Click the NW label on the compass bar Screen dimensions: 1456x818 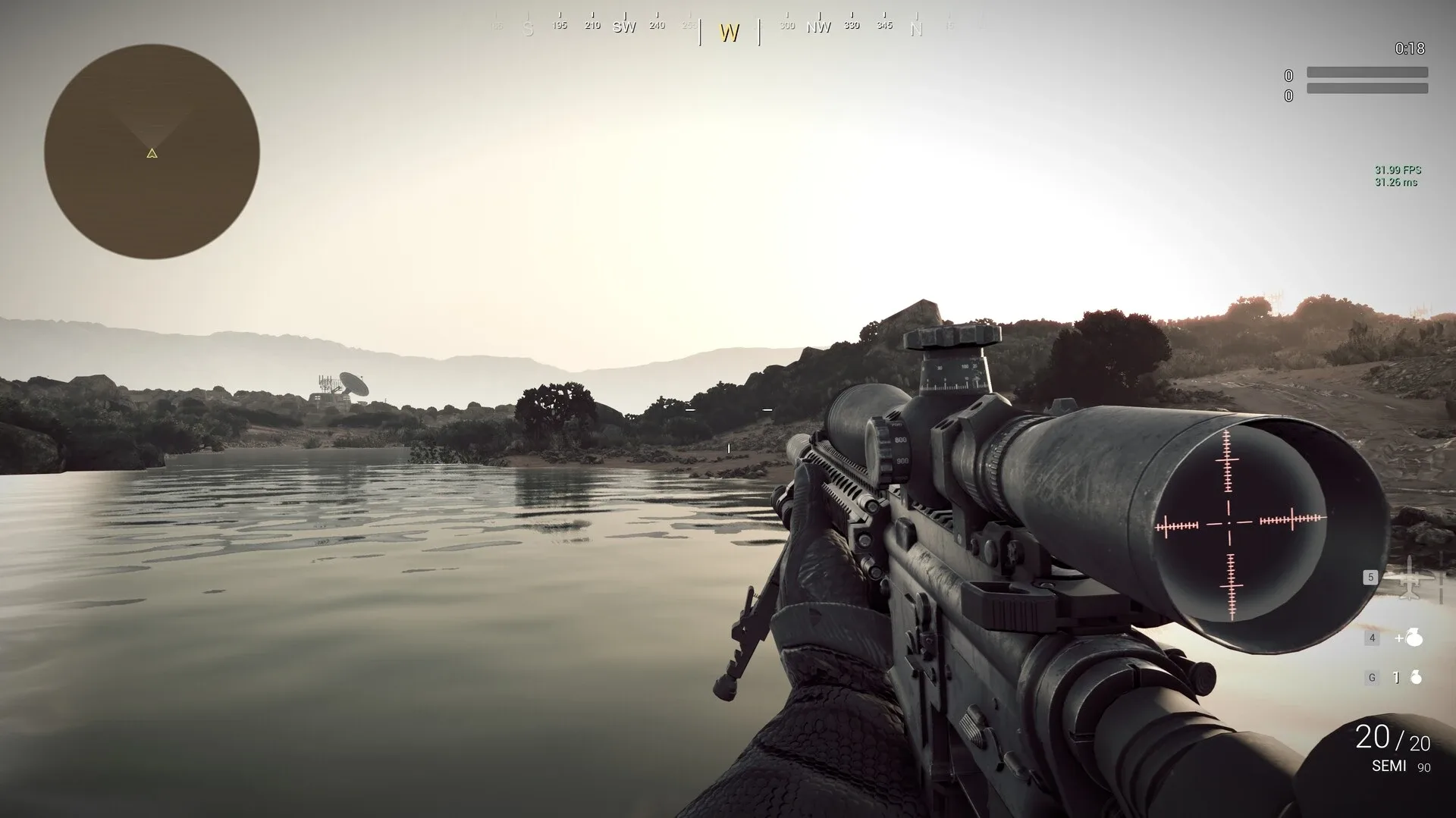(x=820, y=26)
